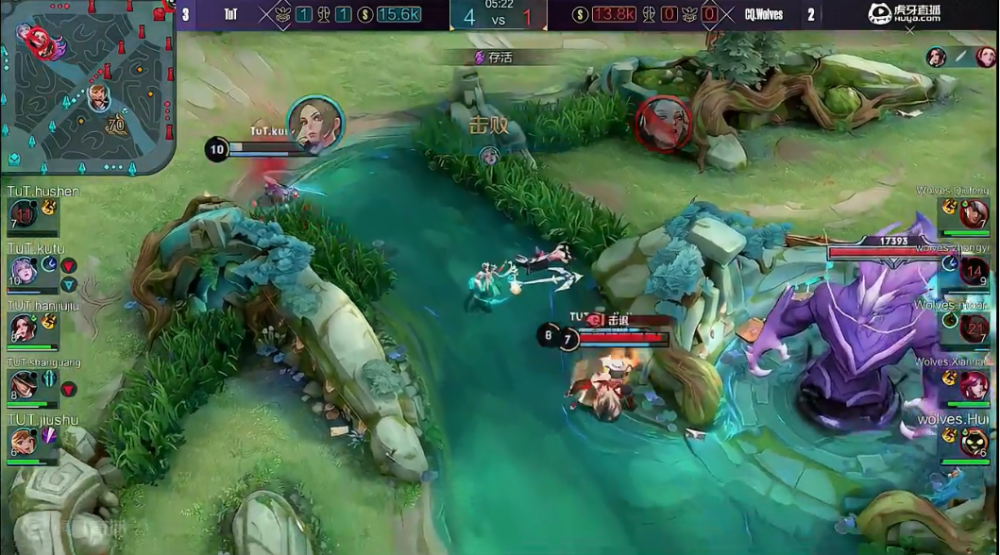Choose TuT.hanjuju's hero portrait
The image size is (1000, 555).
[x=23, y=327]
